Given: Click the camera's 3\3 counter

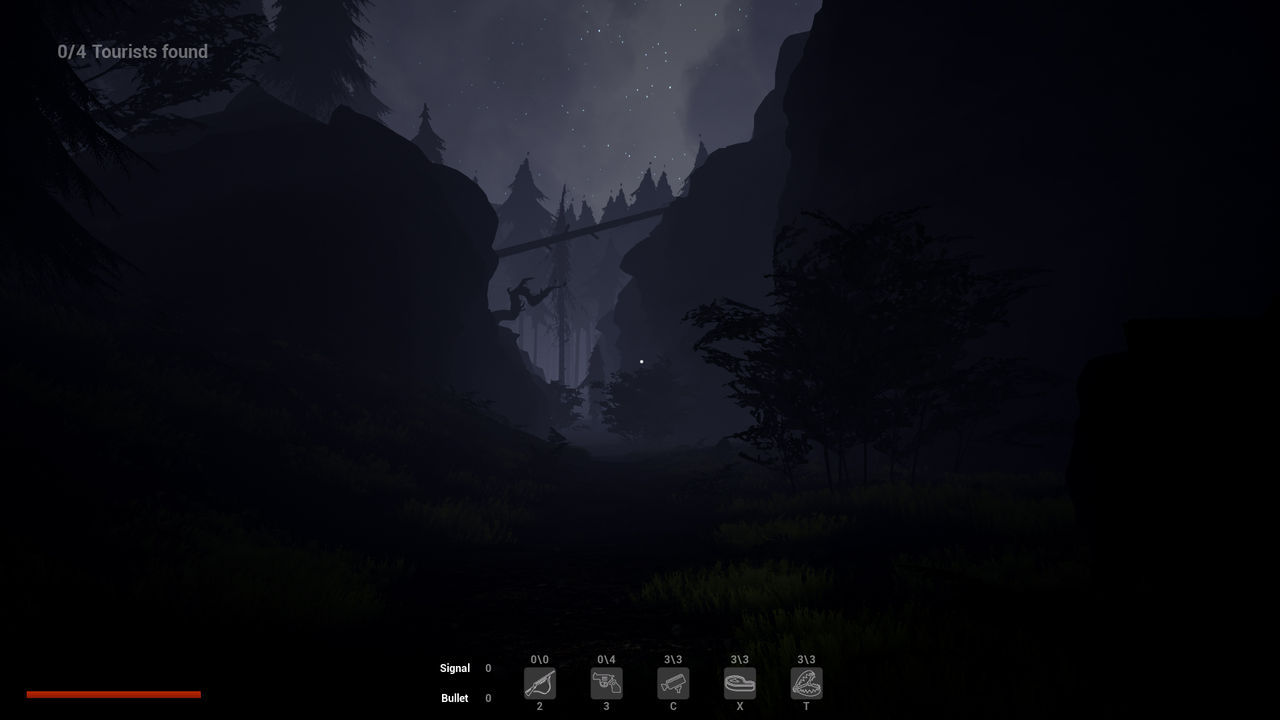Looking at the screenshot, I should pyautogui.click(x=673, y=660).
